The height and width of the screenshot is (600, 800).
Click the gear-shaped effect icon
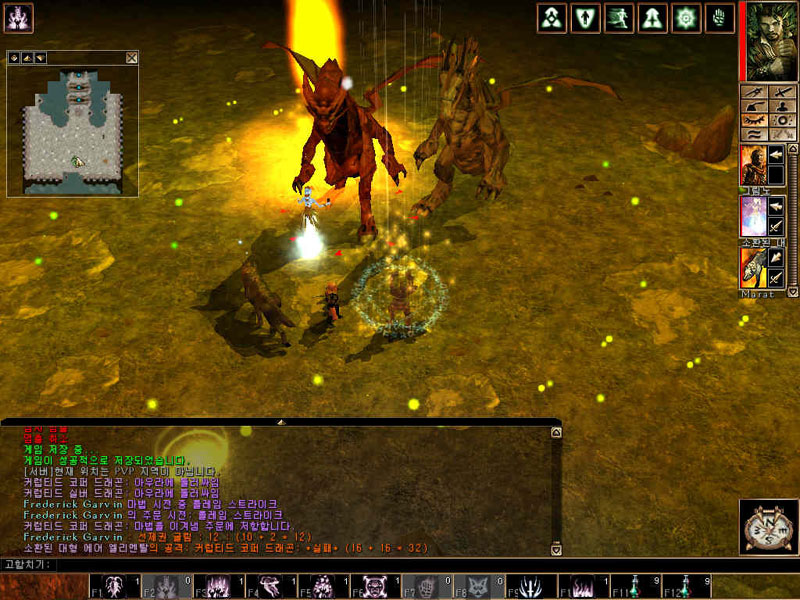(686, 17)
